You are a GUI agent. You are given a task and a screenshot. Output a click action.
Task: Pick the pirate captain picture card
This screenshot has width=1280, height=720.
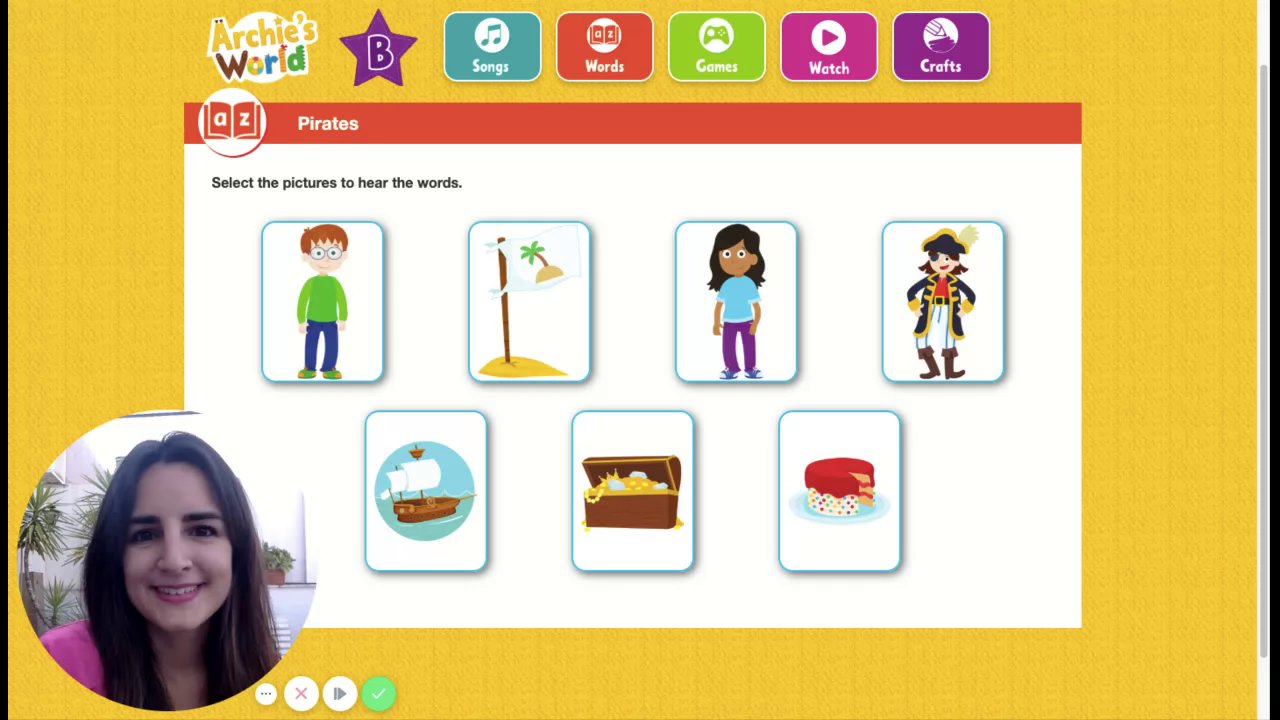pyautogui.click(x=943, y=302)
